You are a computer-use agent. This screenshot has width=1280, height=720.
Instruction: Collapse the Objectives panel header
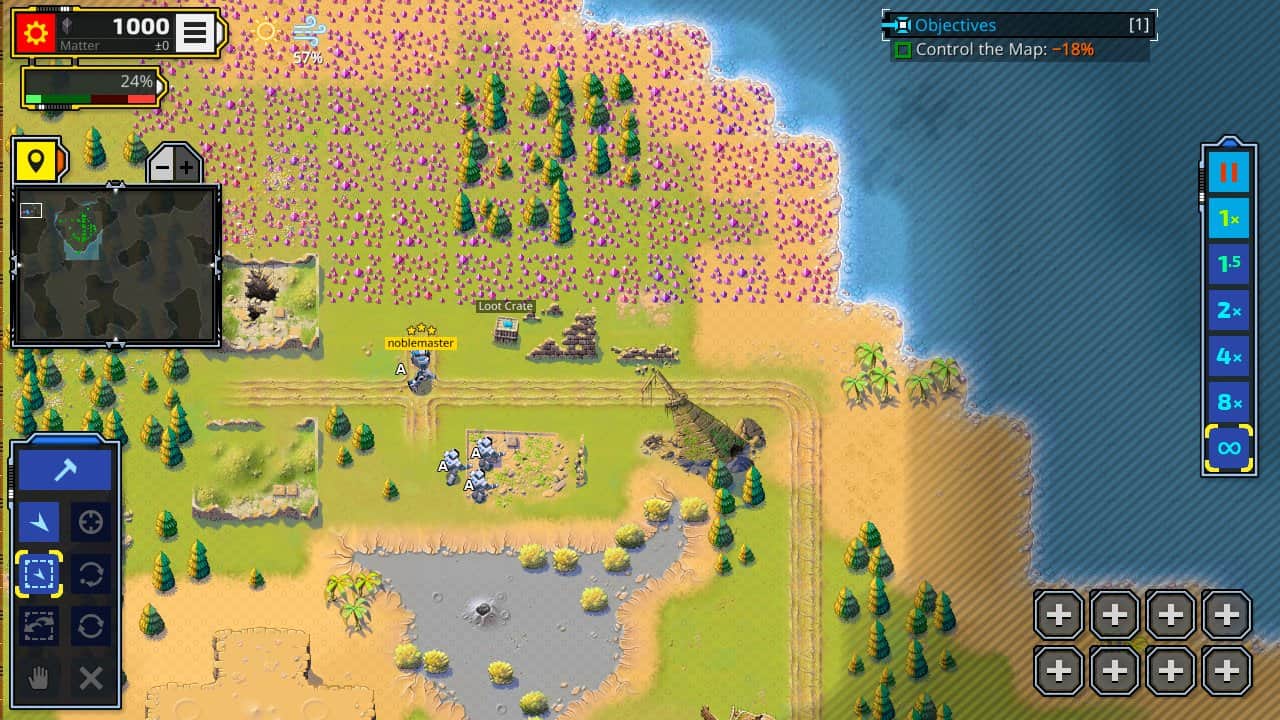tap(1013, 25)
